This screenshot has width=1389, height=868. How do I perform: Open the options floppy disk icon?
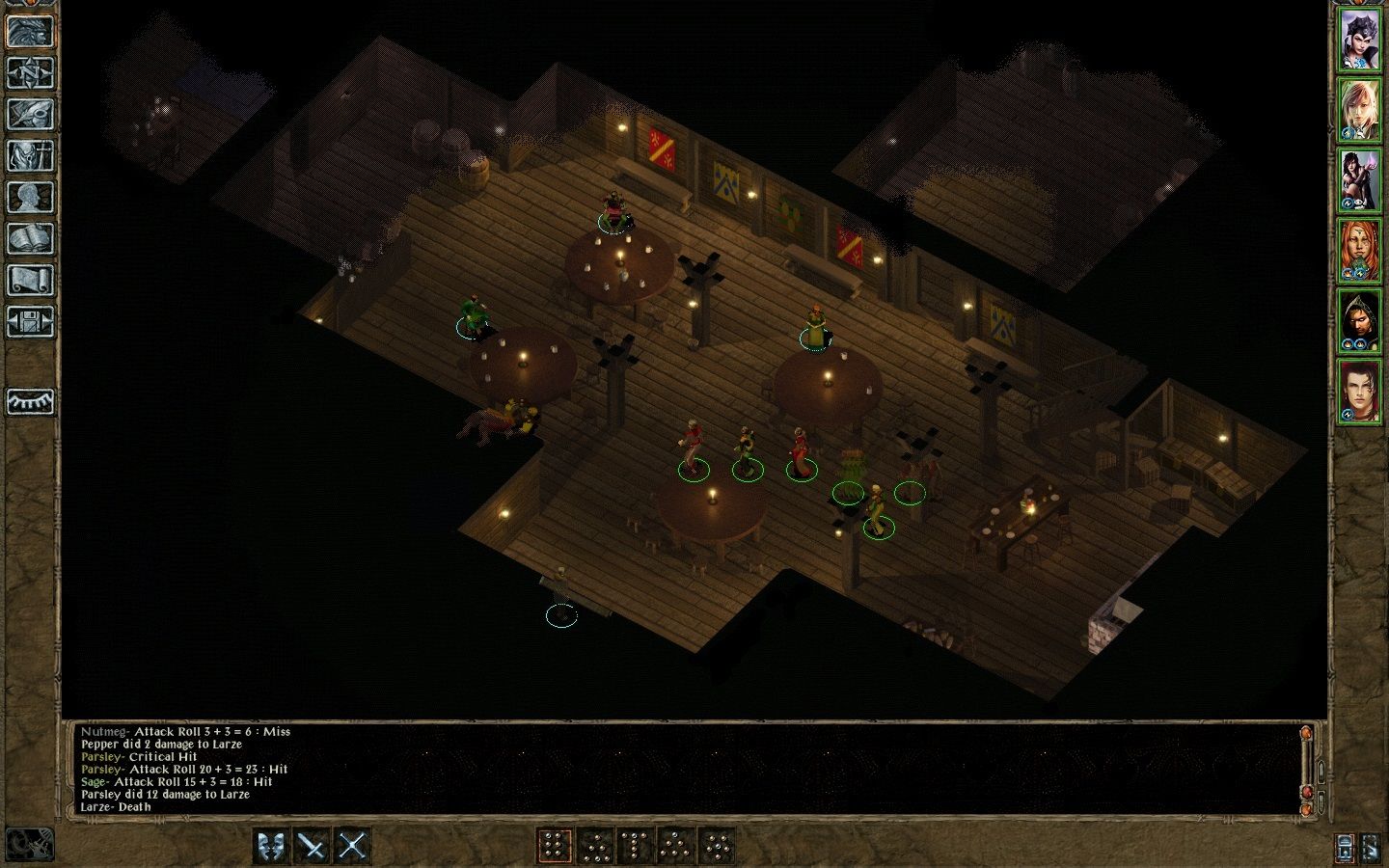tap(30, 321)
